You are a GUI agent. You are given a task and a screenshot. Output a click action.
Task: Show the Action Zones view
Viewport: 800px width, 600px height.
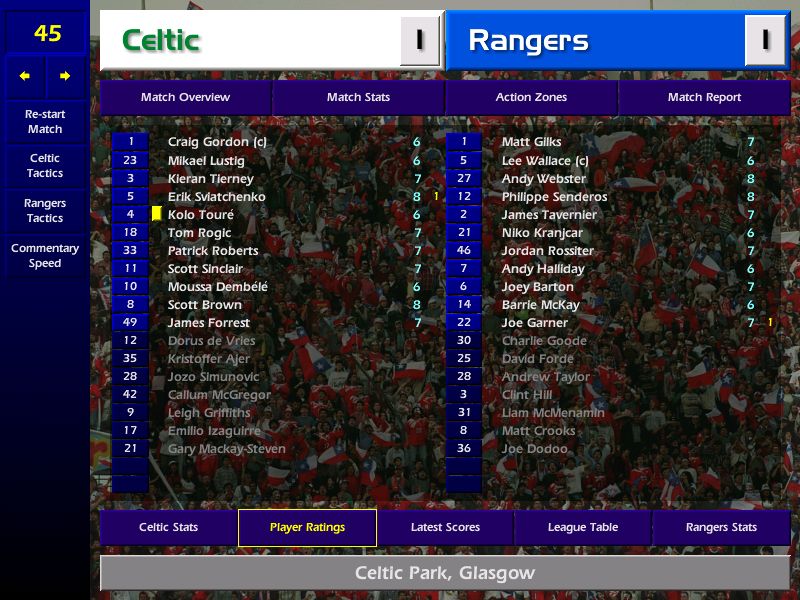[x=531, y=97]
